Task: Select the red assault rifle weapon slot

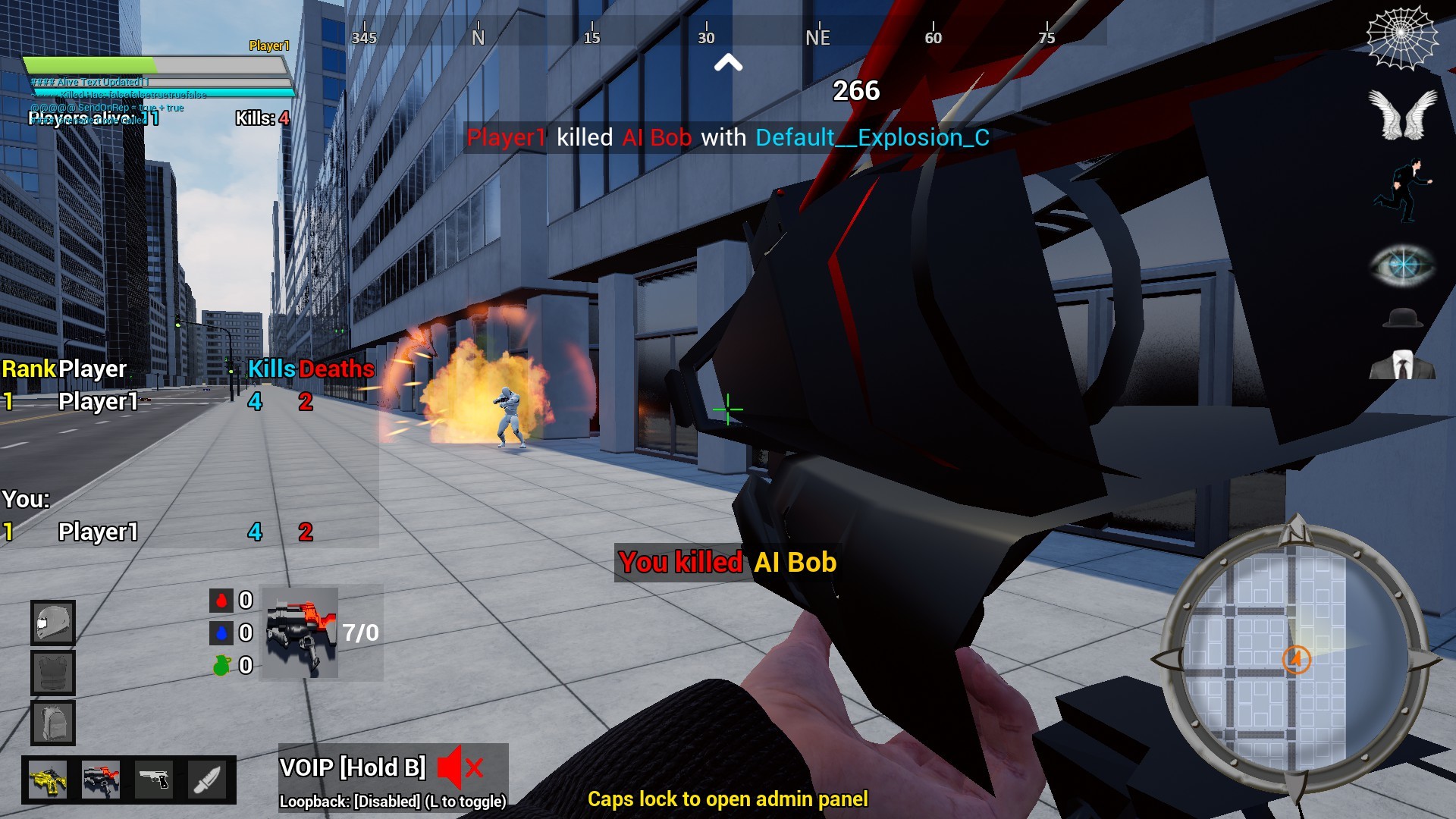Action: coord(102,780)
